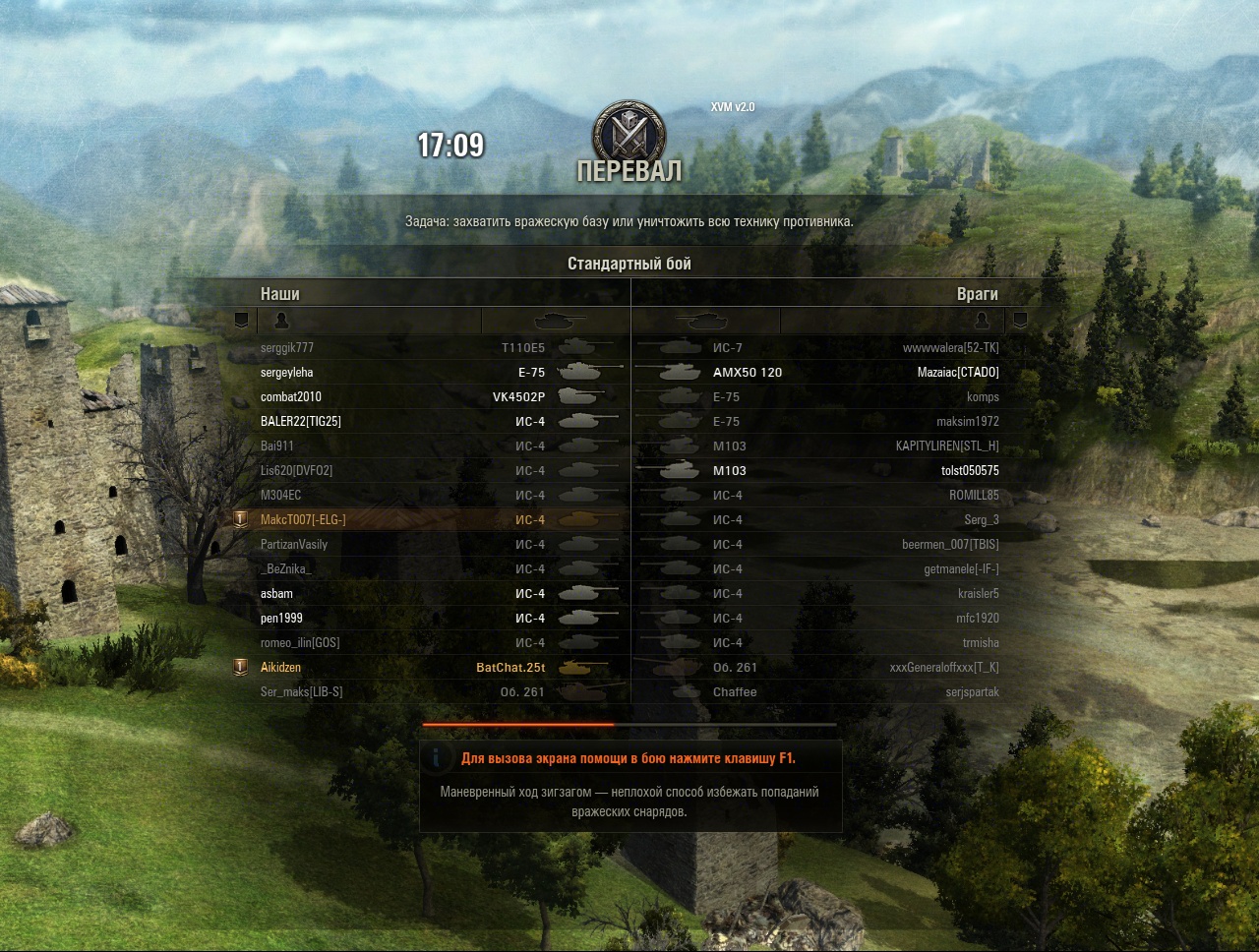Choose ally asbam in the team list
The image size is (1259, 952).
pyautogui.click(x=277, y=594)
